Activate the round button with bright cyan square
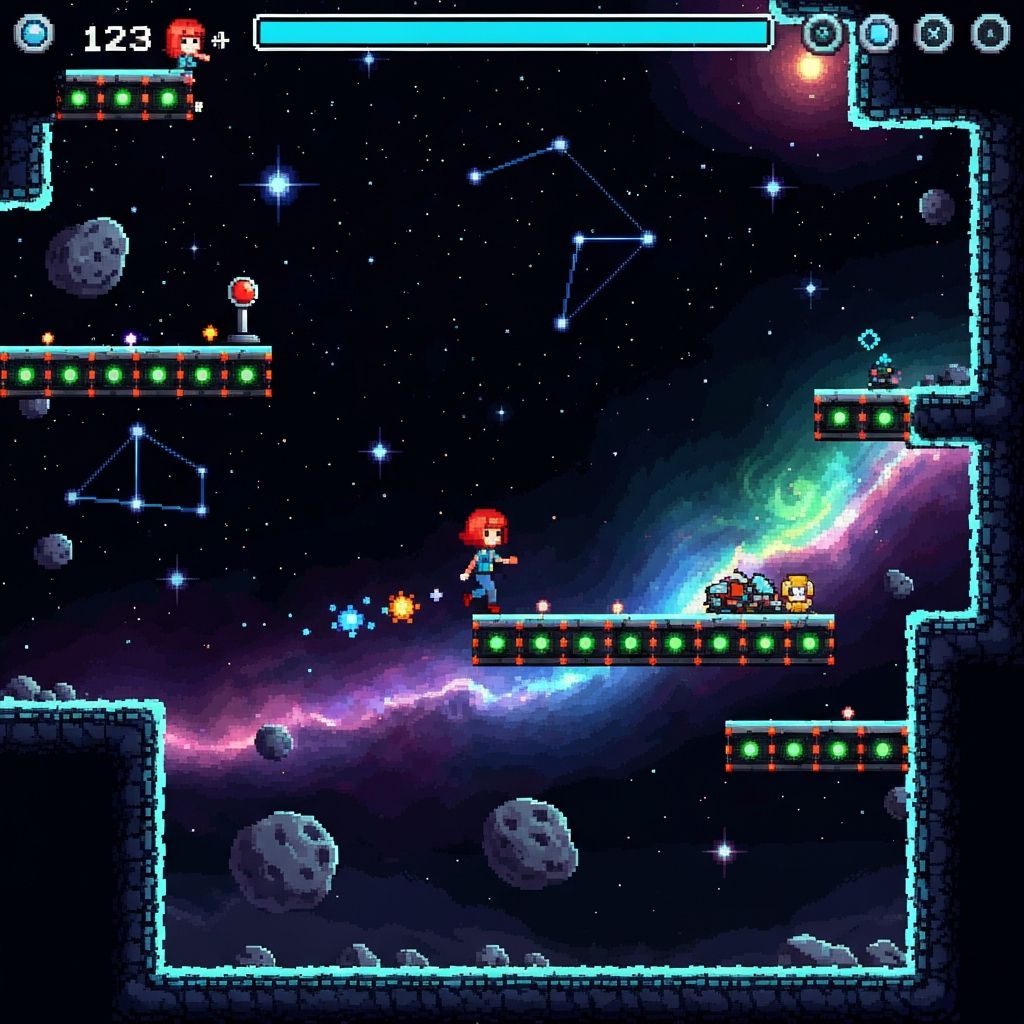Image resolution: width=1024 pixels, height=1024 pixels. tap(878, 33)
